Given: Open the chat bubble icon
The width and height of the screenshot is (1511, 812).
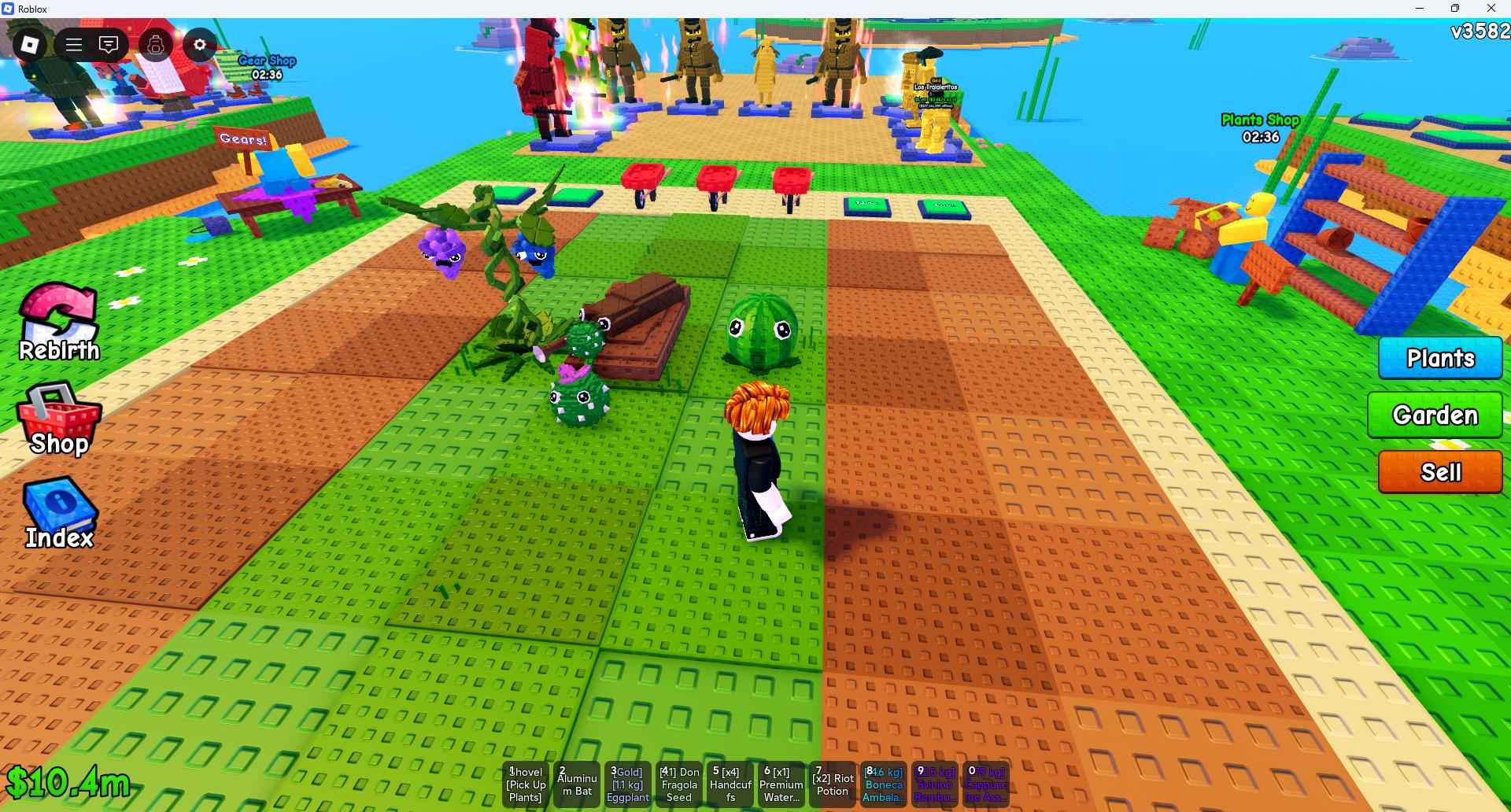Looking at the screenshot, I should (109, 44).
